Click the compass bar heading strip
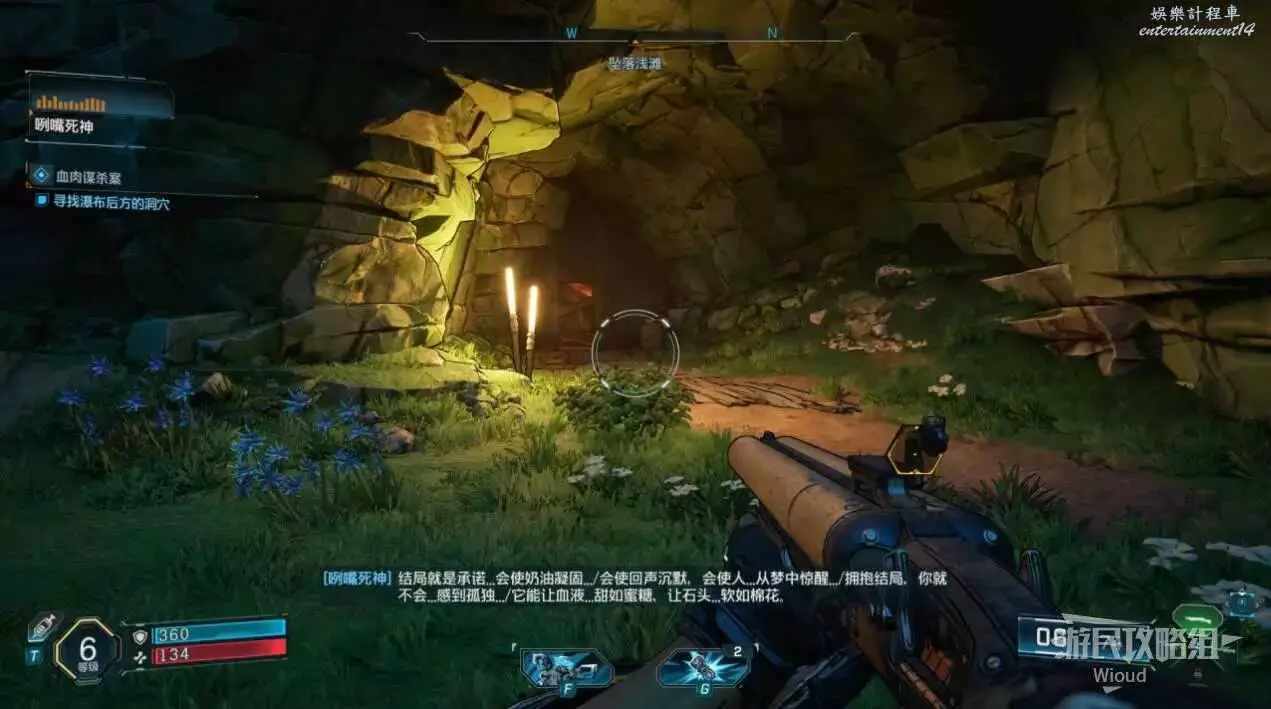The height and width of the screenshot is (709, 1271). point(634,37)
